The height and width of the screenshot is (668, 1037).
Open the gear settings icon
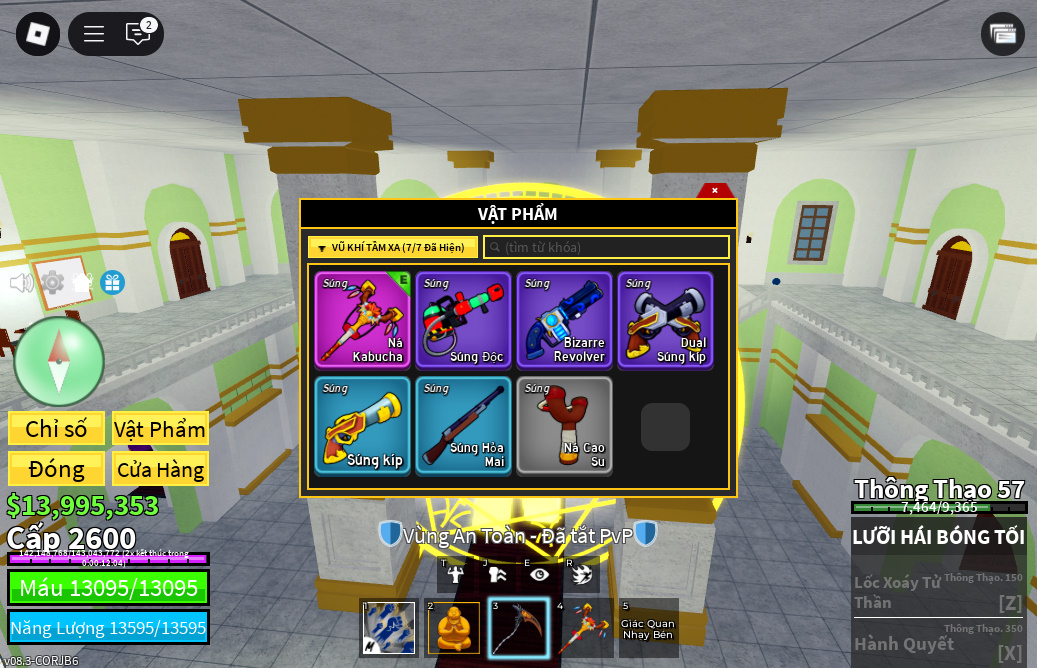pos(52,283)
